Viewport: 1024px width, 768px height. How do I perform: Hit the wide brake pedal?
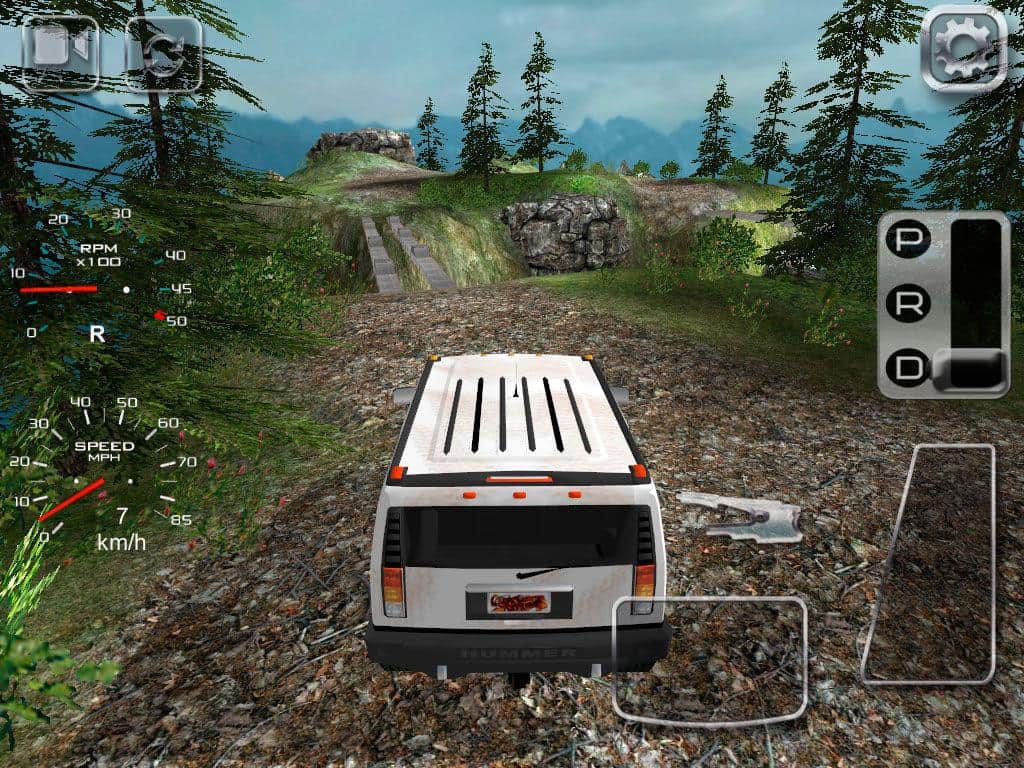tap(710, 659)
